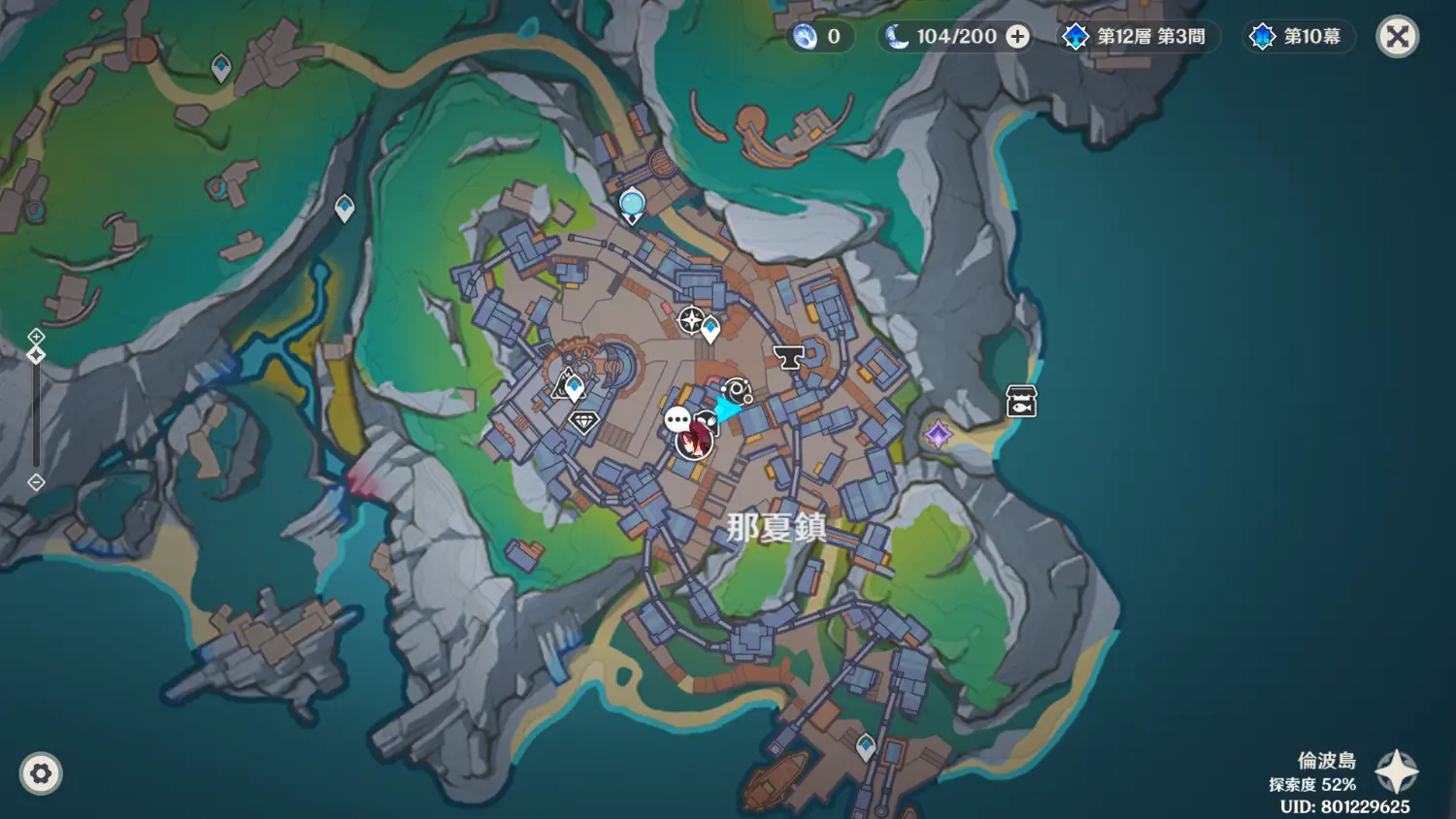Open region selection via the star beside 倫波島
The width and height of the screenshot is (1456, 819).
[1397, 771]
